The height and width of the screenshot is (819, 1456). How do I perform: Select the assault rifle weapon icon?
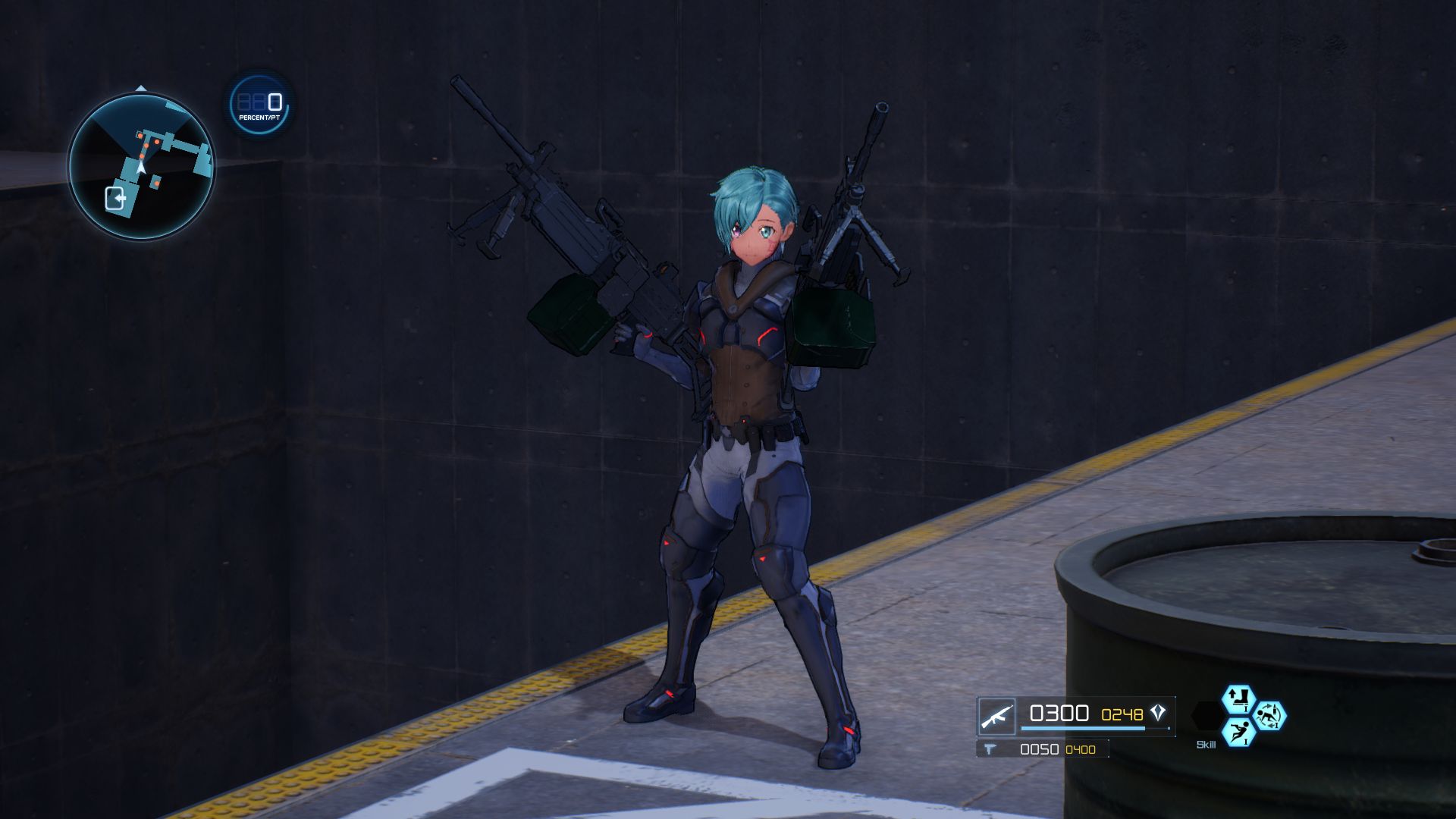(997, 715)
